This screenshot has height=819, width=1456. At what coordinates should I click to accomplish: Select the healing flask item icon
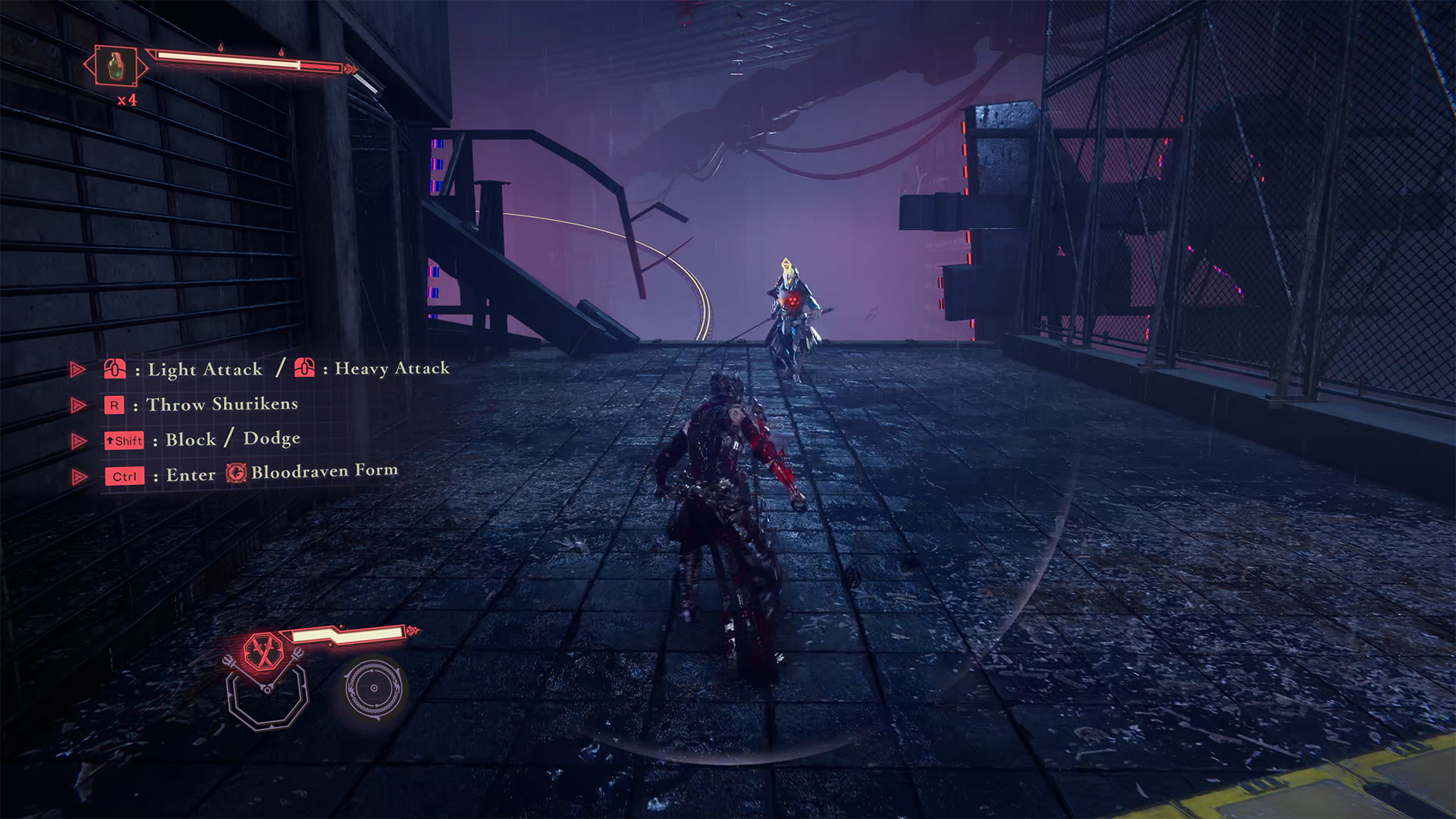tap(115, 66)
